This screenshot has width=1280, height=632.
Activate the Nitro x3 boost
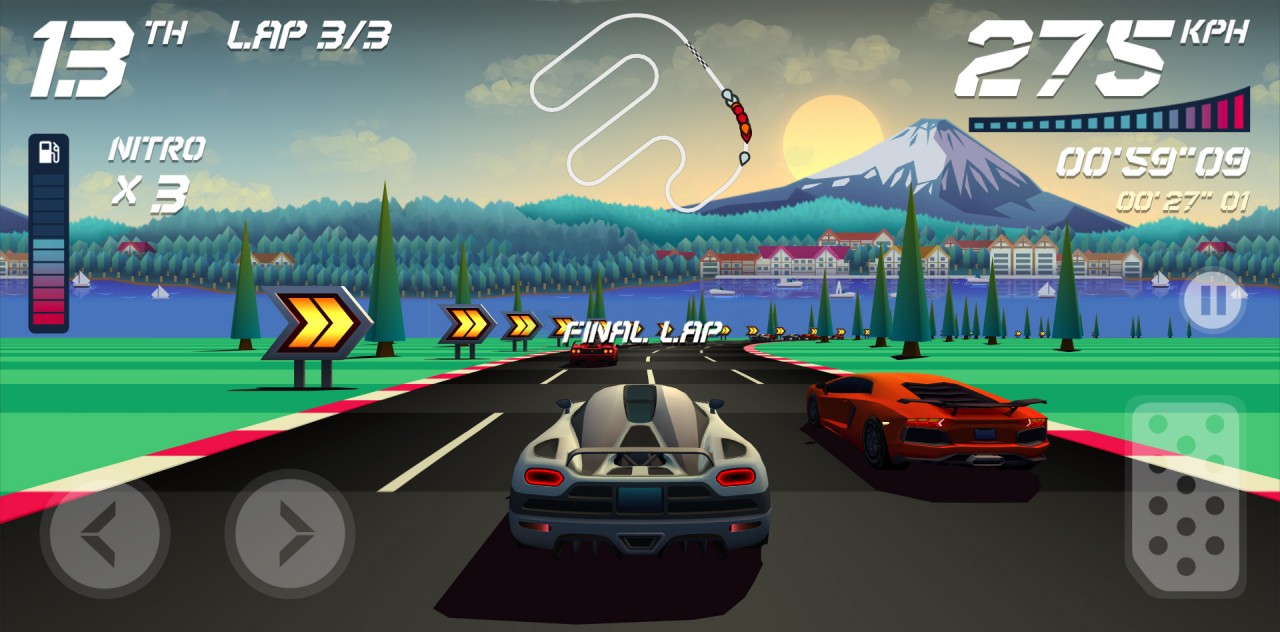[x=155, y=172]
